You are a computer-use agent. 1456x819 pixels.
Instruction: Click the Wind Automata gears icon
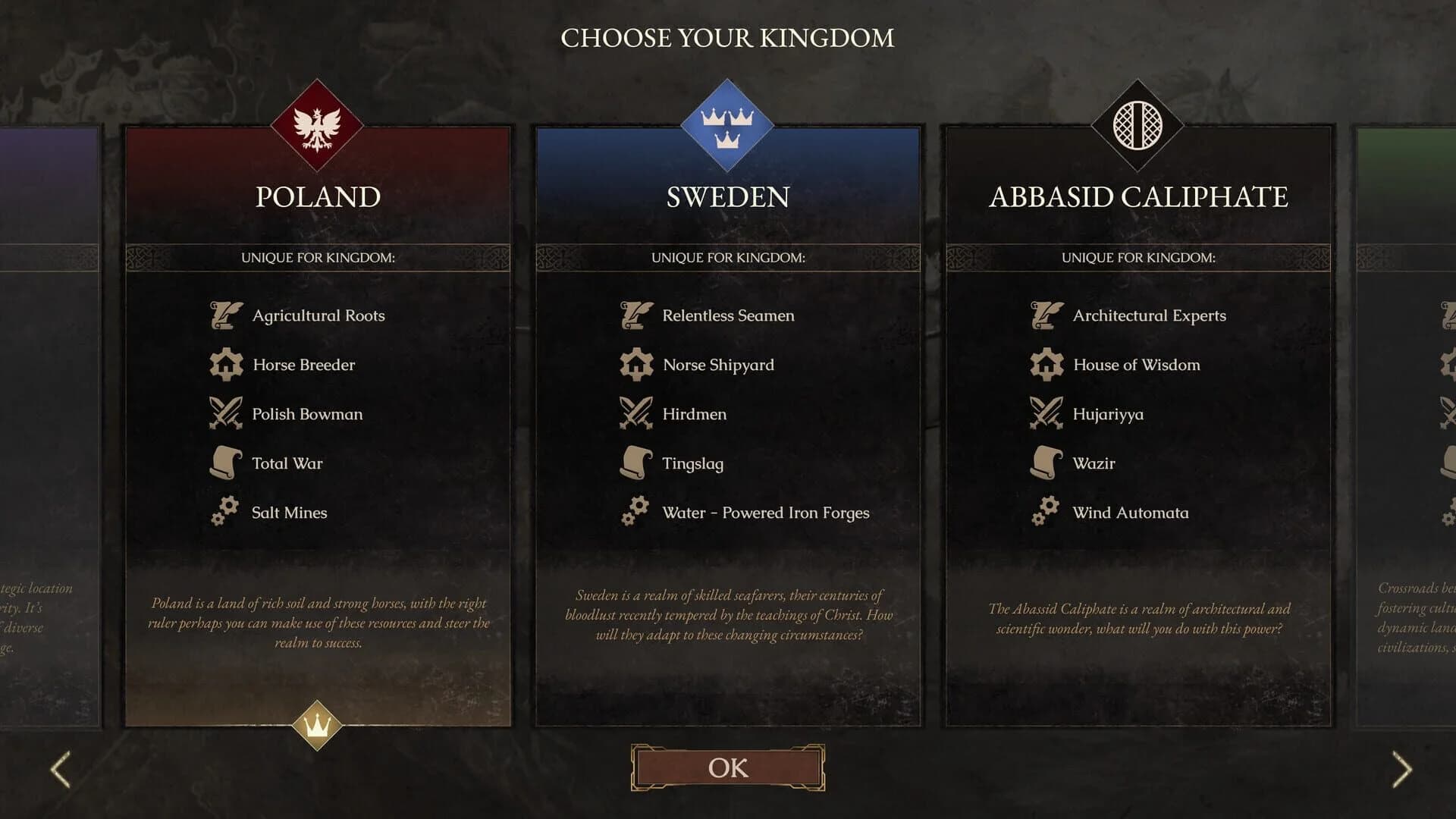1046,512
